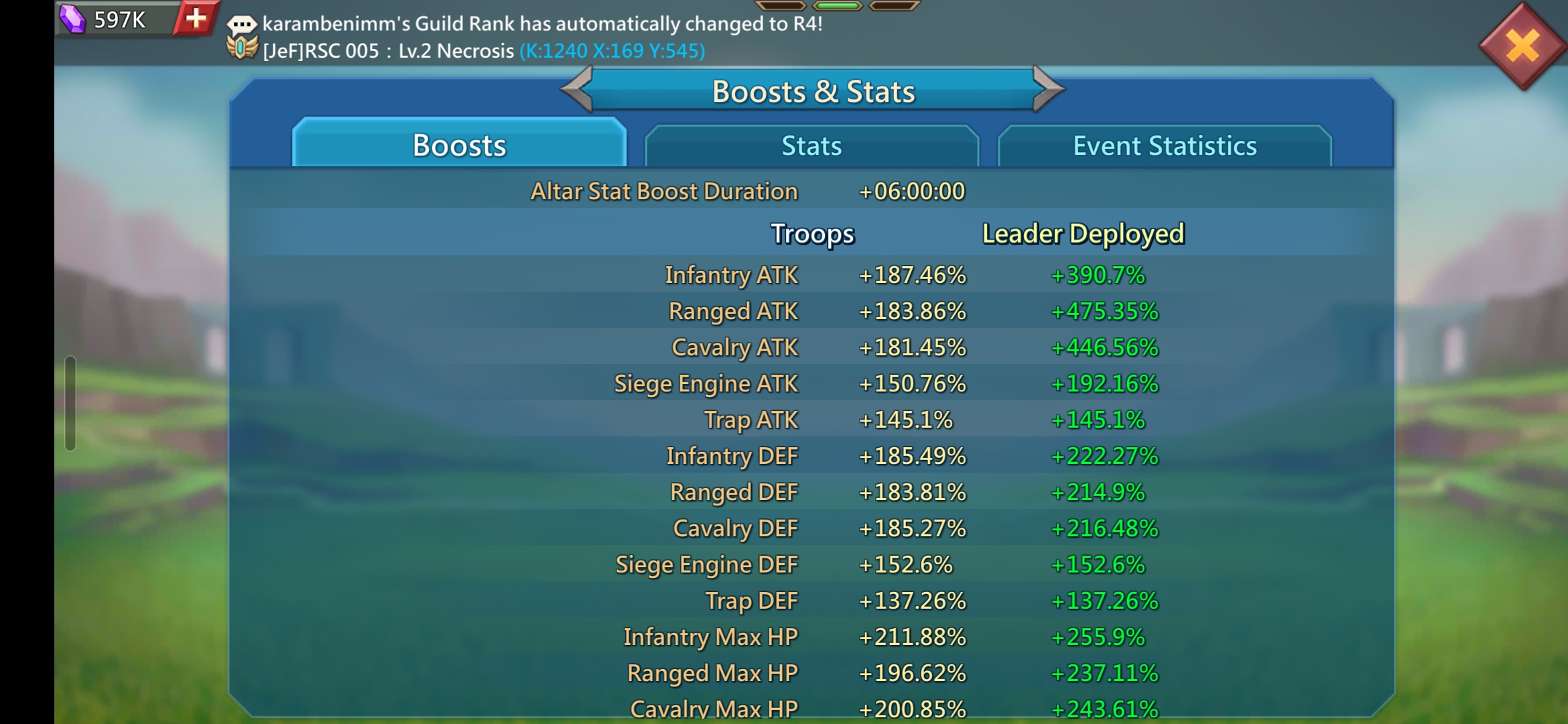Open the chat message bubble icon

[241, 24]
